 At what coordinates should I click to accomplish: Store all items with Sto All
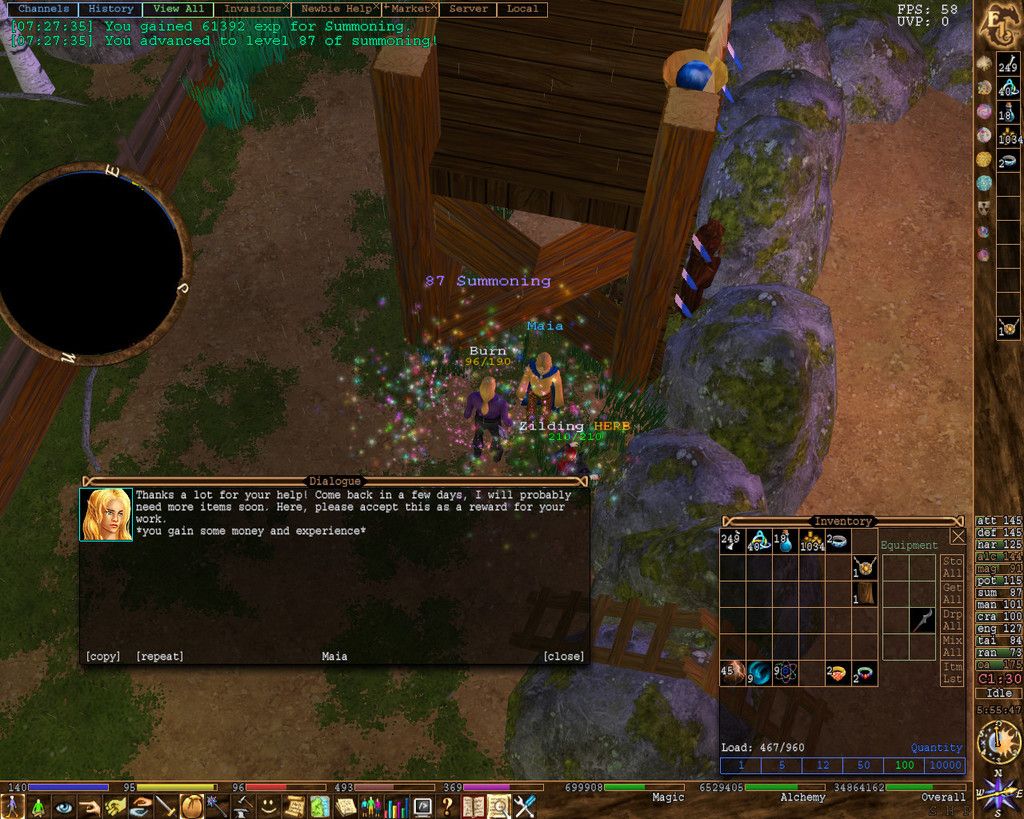[x=952, y=567]
